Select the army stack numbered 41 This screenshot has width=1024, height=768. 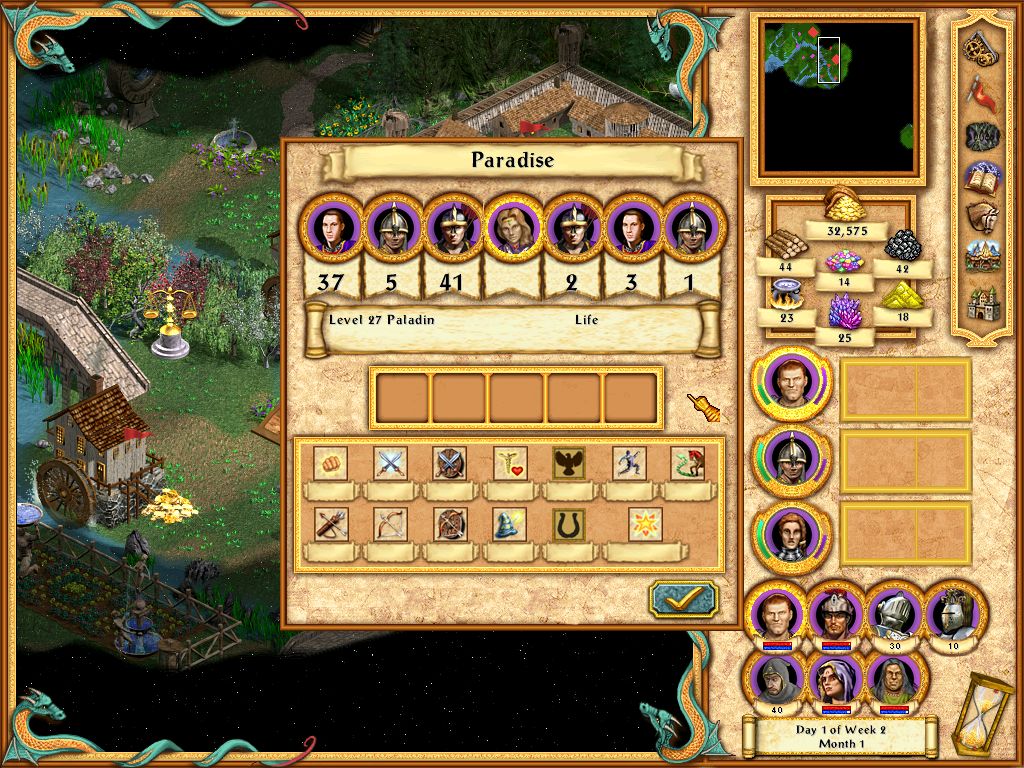(x=451, y=229)
